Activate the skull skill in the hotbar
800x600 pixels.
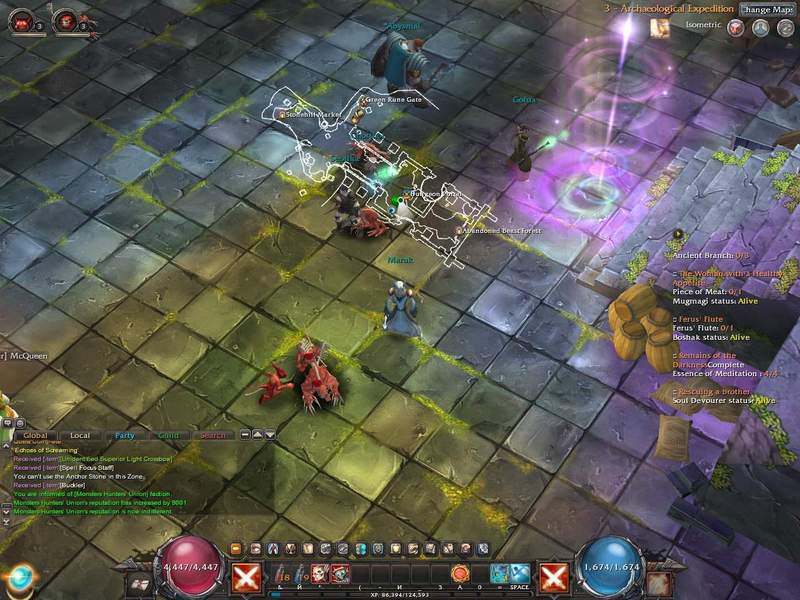[320, 573]
